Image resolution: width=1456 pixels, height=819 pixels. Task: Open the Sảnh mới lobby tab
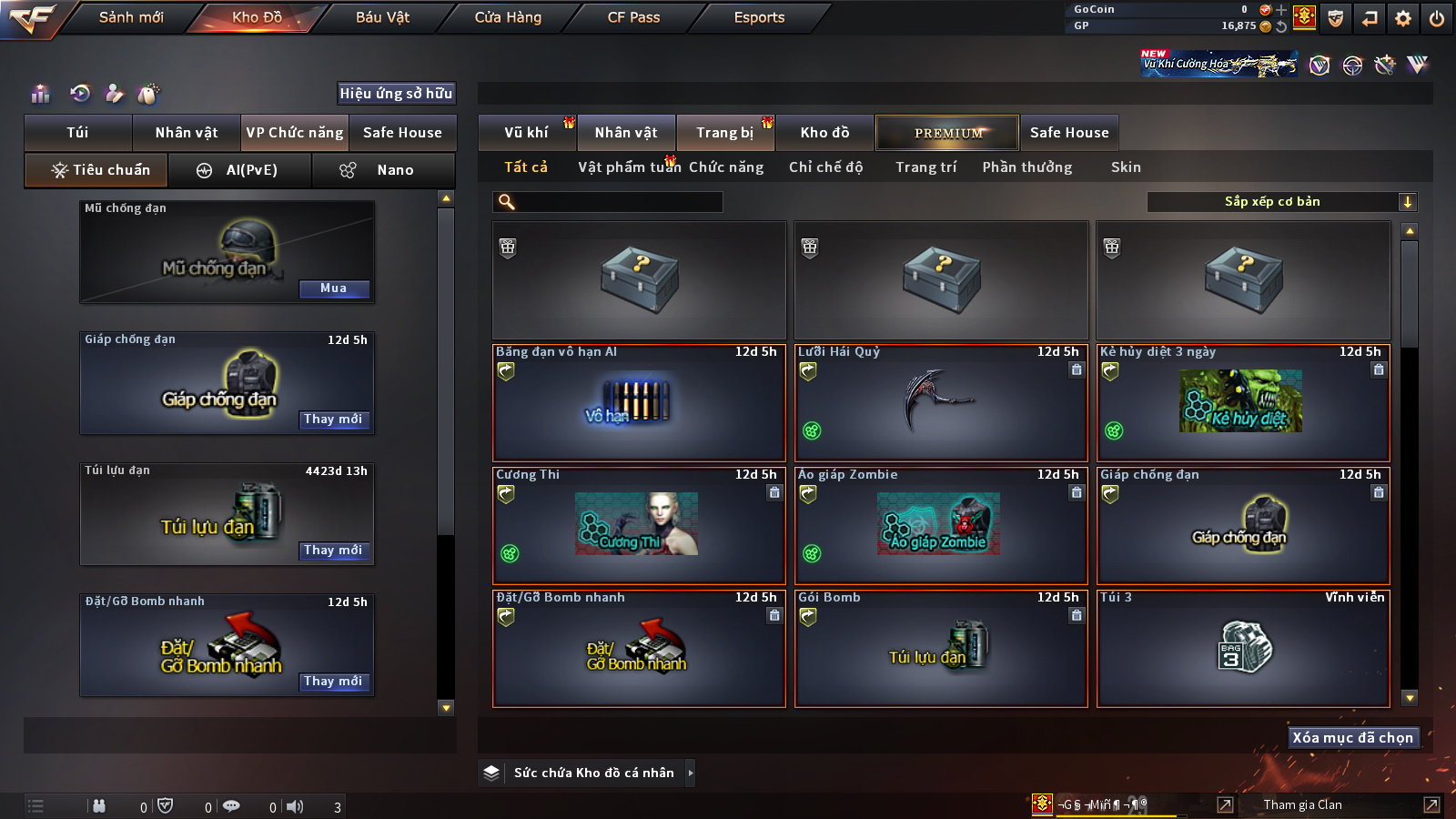tap(131, 17)
